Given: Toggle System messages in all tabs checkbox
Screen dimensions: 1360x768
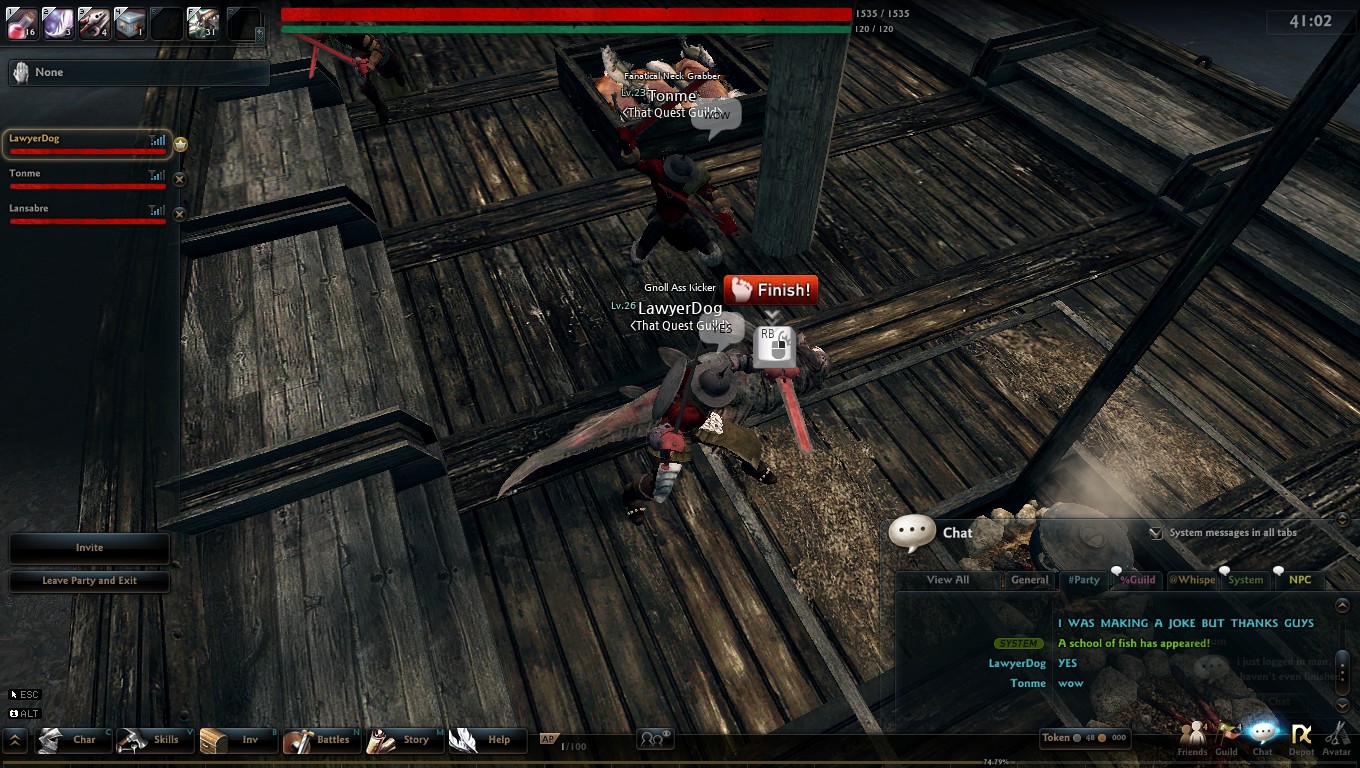Looking at the screenshot, I should pos(1156,533).
